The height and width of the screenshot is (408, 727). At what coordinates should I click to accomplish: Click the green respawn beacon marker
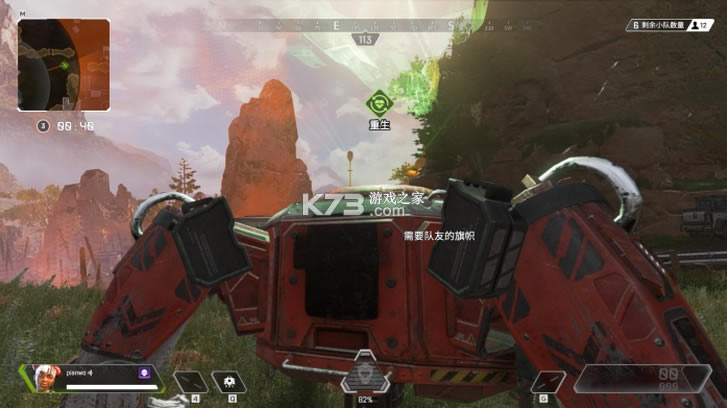(378, 102)
